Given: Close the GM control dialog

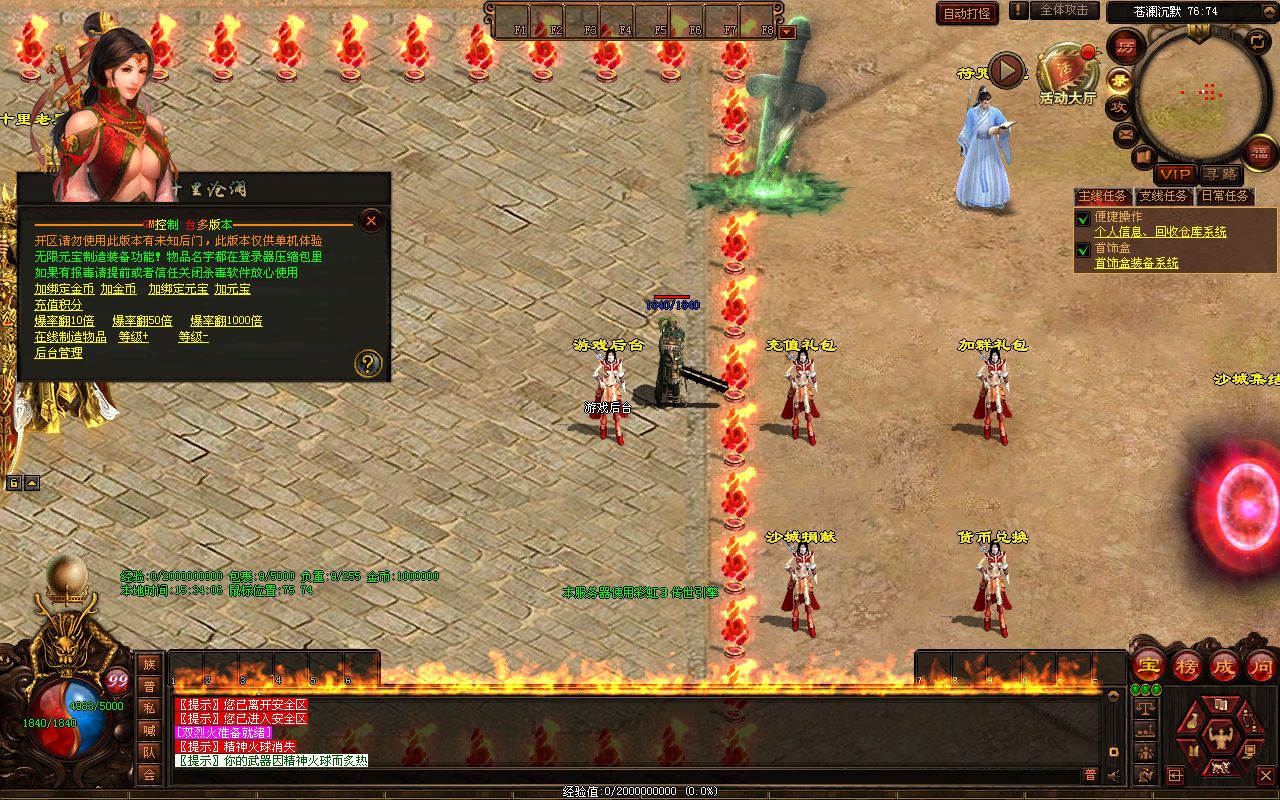Looking at the screenshot, I should click(371, 220).
